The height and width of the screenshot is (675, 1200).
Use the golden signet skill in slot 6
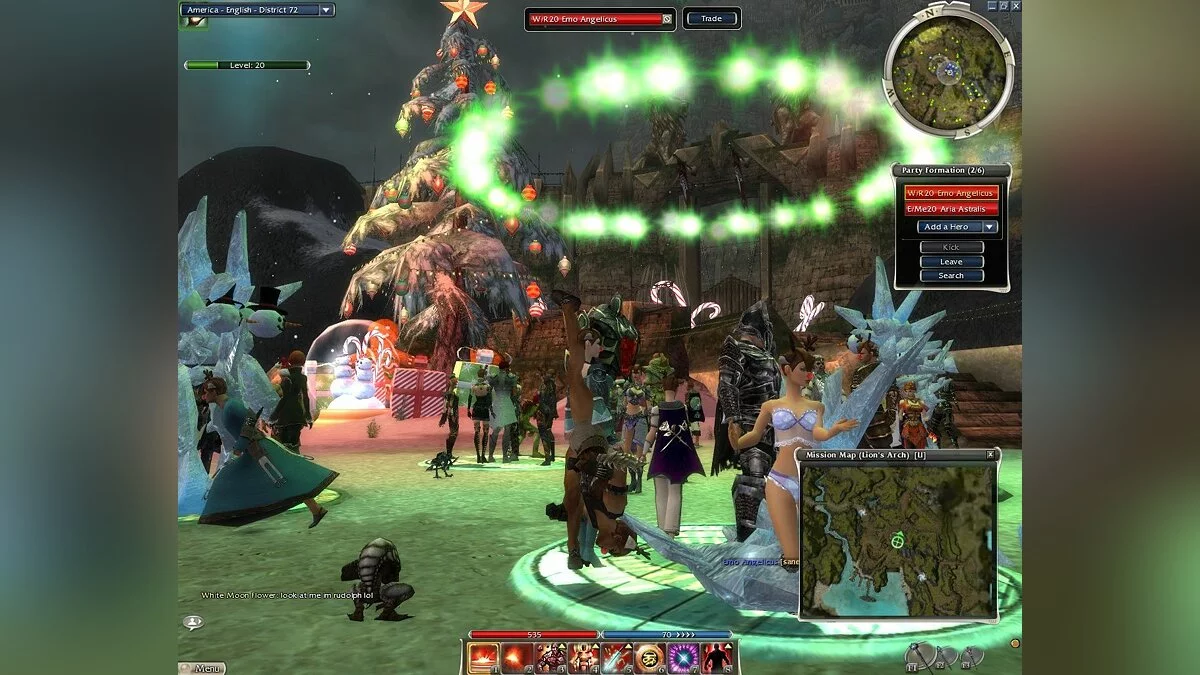(649, 657)
